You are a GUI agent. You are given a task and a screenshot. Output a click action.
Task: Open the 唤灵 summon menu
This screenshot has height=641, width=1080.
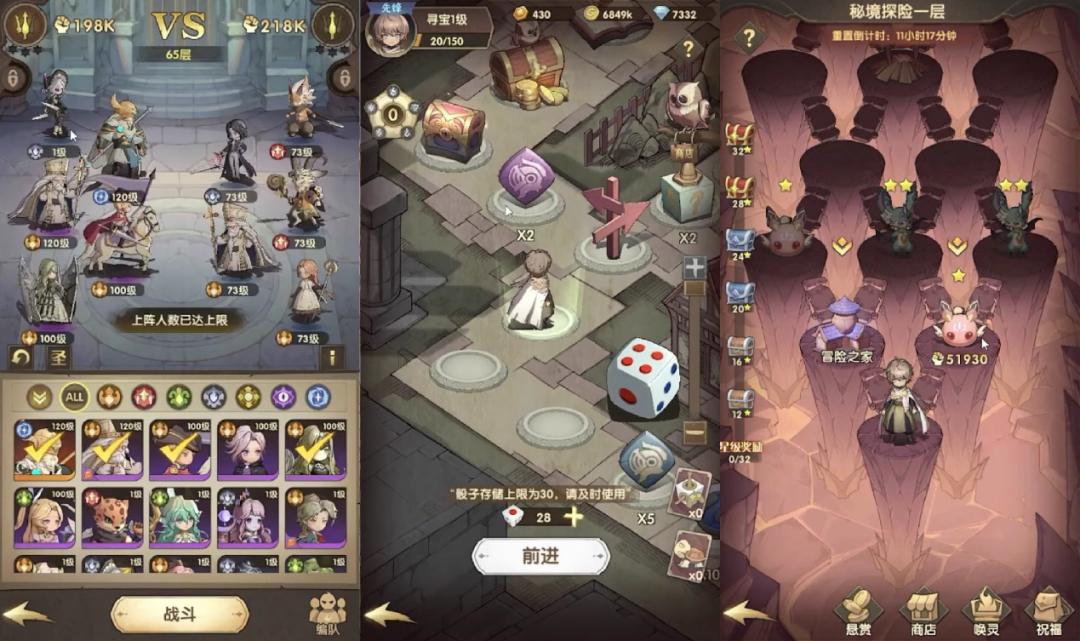(985, 611)
